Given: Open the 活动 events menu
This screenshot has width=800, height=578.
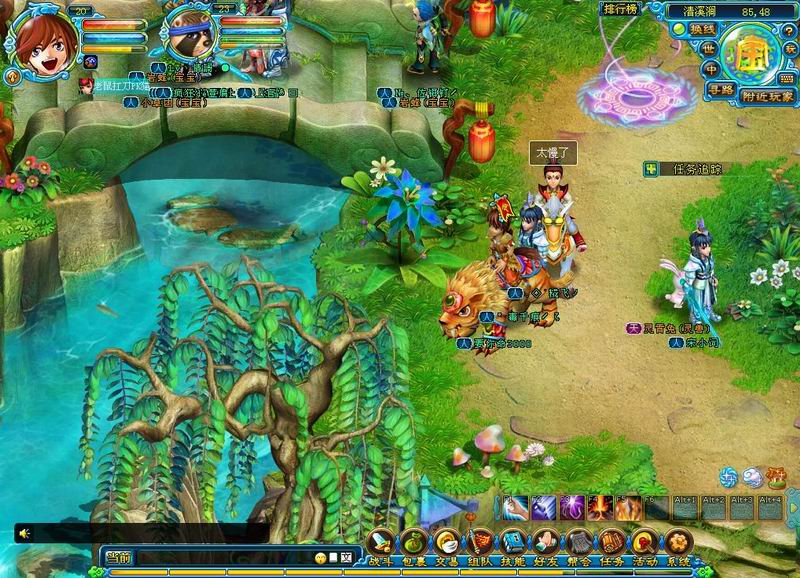Looking at the screenshot, I should click(x=645, y=543).
